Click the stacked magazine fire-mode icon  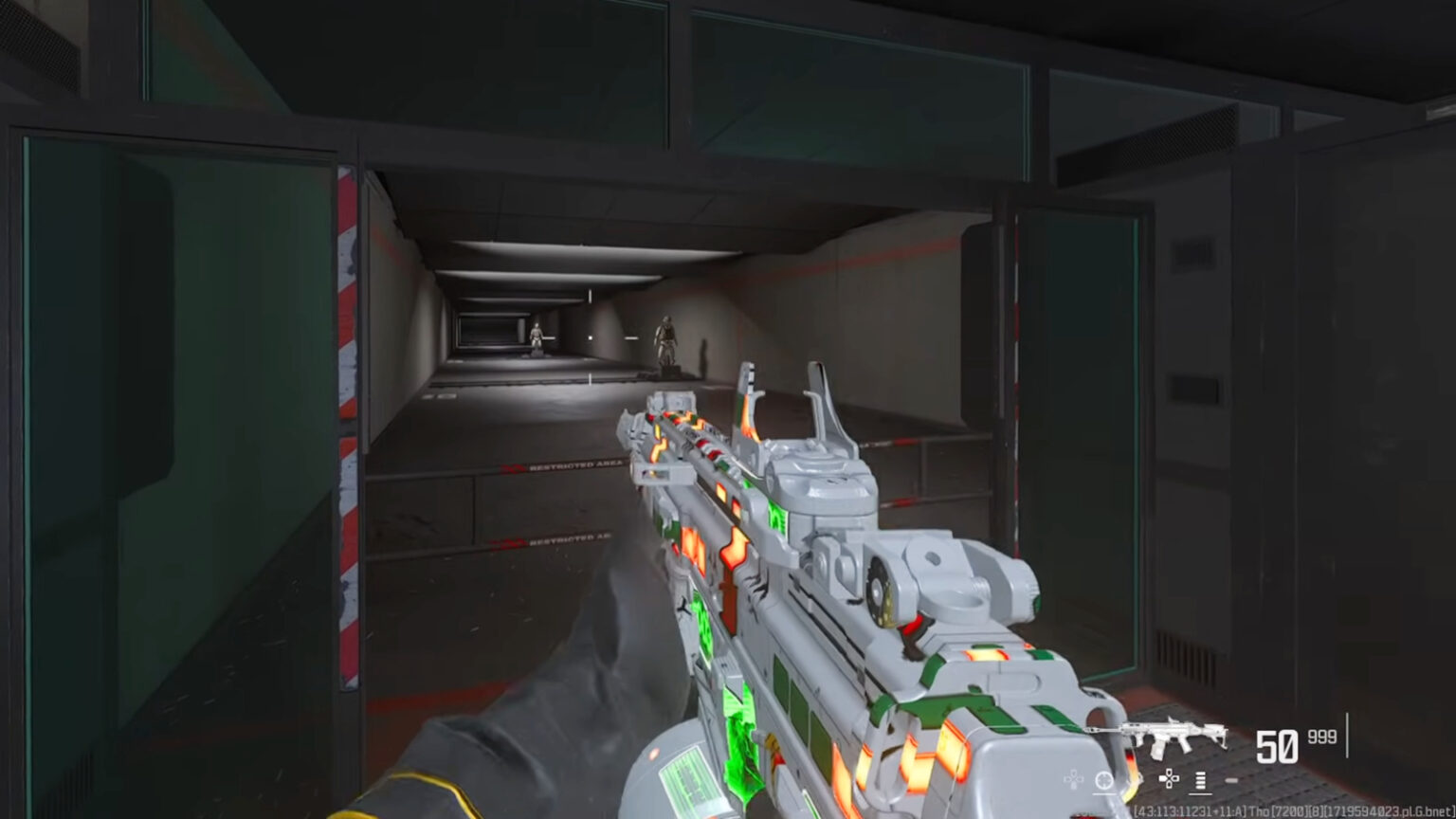(x=1200, y=781)
